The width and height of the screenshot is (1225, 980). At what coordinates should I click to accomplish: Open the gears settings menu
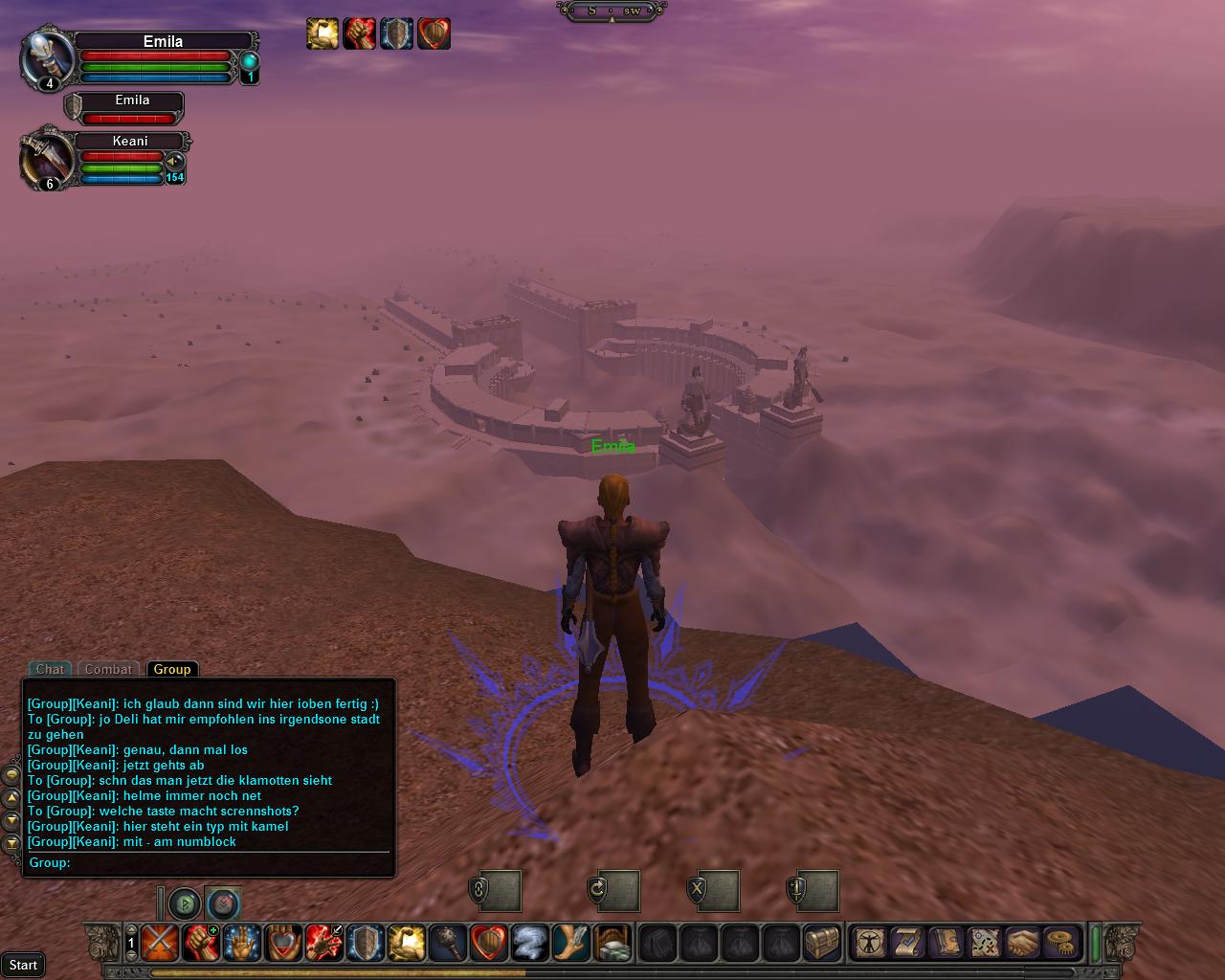click(x=1060, y=943)
